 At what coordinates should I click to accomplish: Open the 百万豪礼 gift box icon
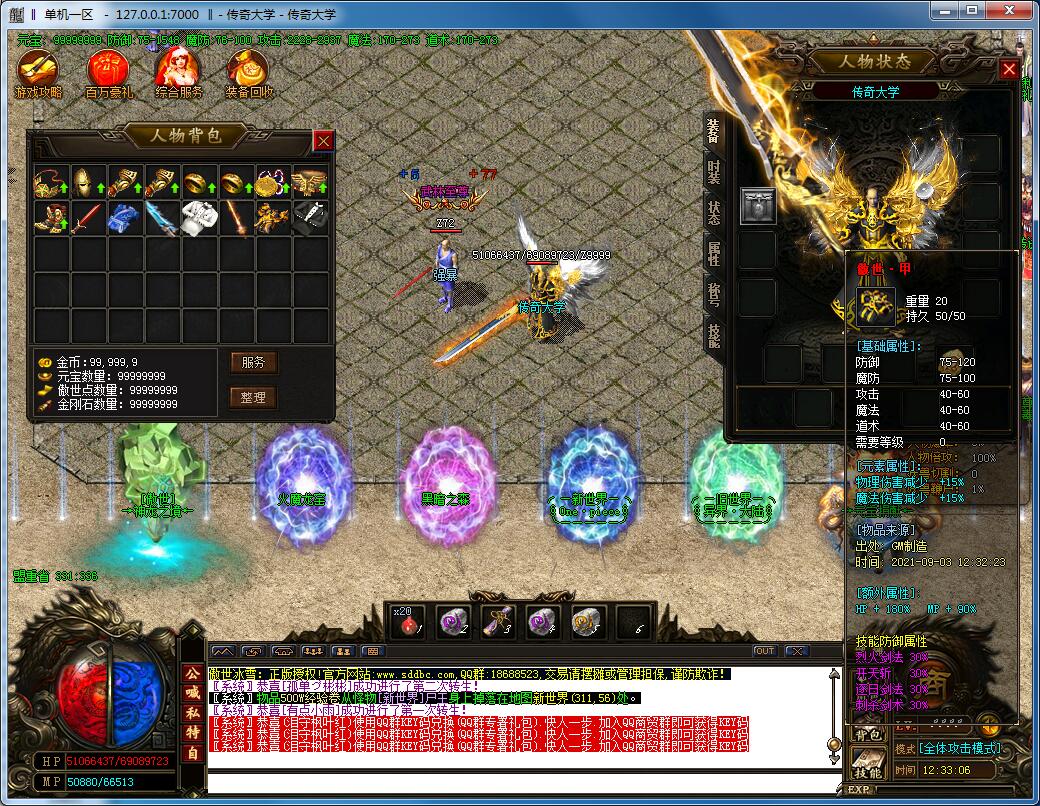tap(108, 72)
